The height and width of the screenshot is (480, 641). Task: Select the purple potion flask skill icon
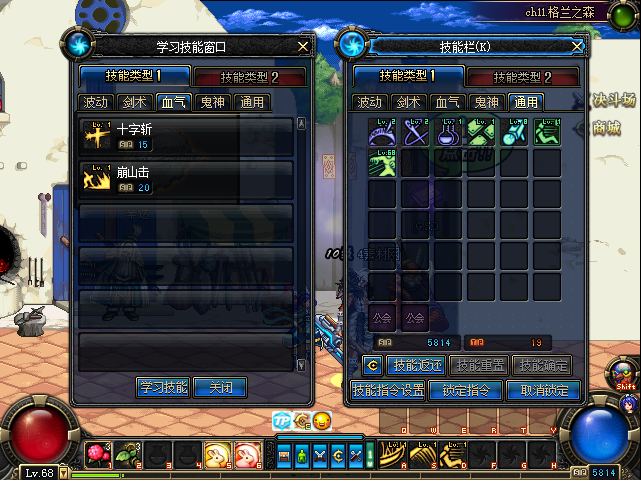pos(448,133)
